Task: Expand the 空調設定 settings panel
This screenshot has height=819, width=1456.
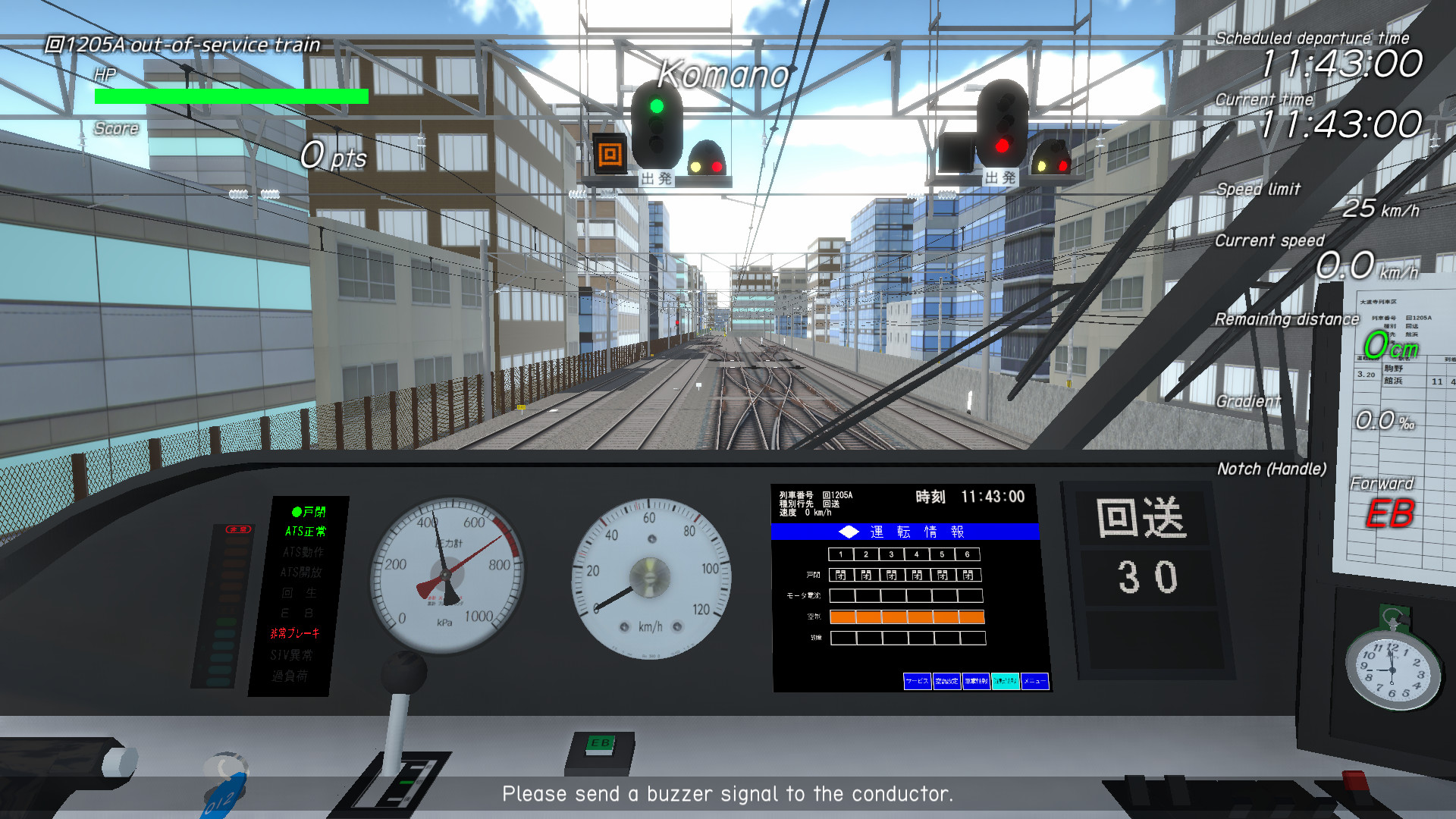Action: coord(946,681)
